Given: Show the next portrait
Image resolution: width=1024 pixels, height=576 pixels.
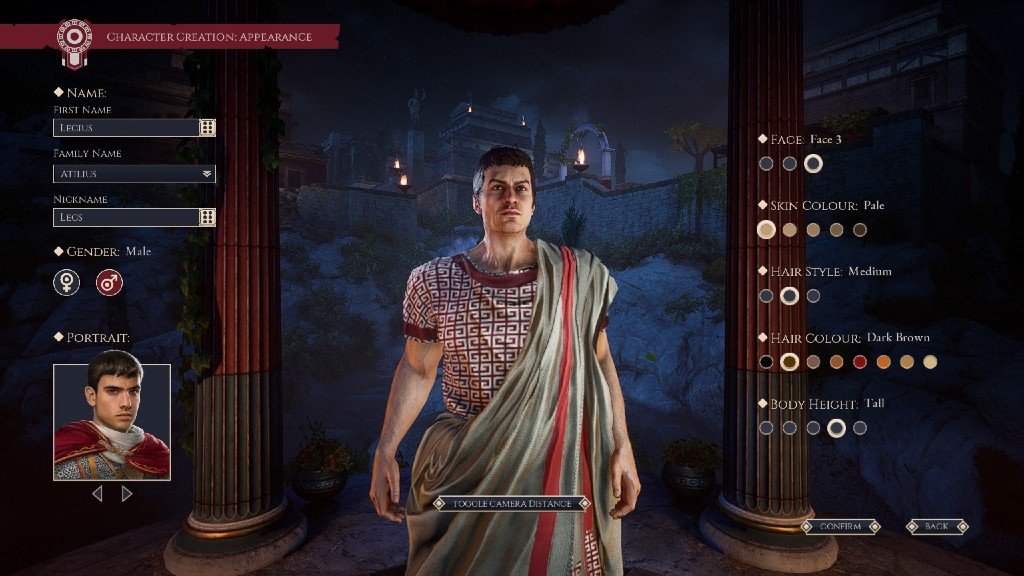Looking at the screenshot, I should click(x=127, y=493).
